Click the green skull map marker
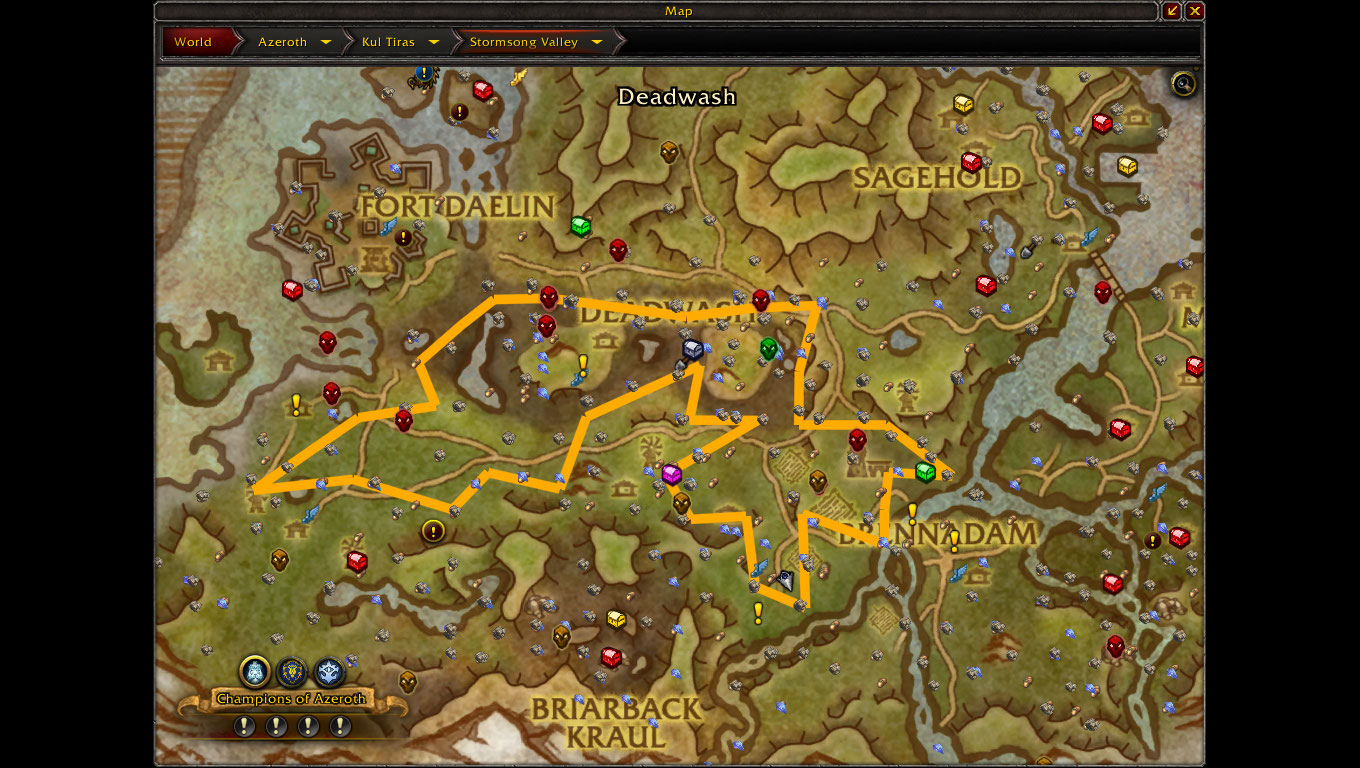This screenshot has height=768, width=1360. tap(768, 348)
